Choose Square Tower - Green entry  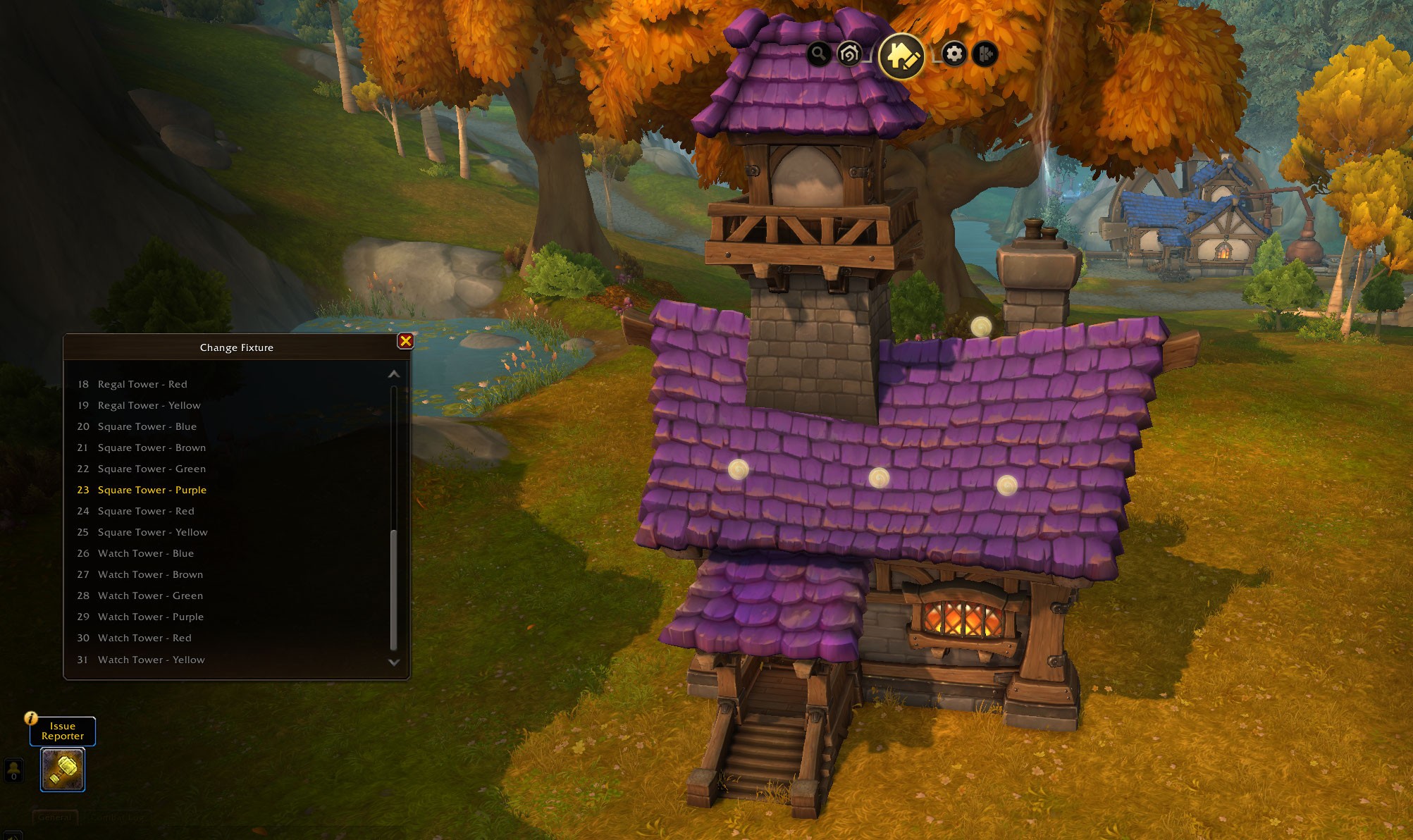pyautogui.click(x=152, y=469)
